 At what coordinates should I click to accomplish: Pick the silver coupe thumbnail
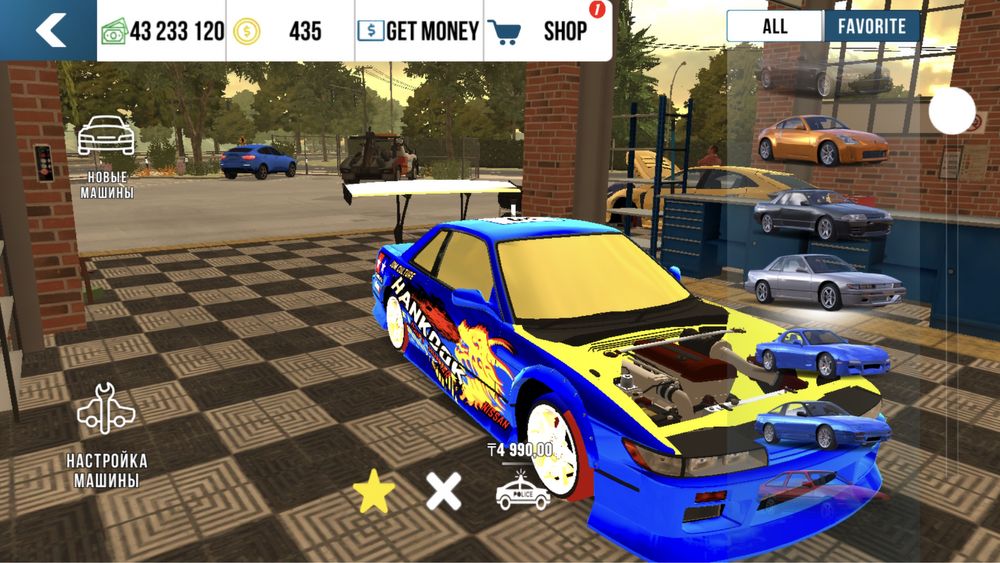[x=823, y=282]
